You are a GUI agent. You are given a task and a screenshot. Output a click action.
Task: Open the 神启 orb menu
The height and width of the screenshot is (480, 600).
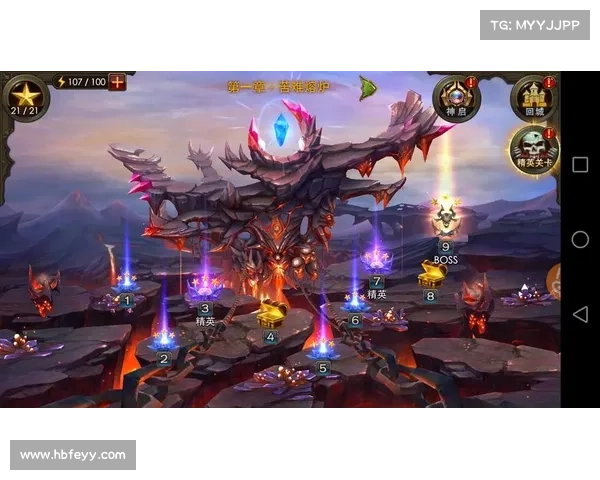(456, 98)
